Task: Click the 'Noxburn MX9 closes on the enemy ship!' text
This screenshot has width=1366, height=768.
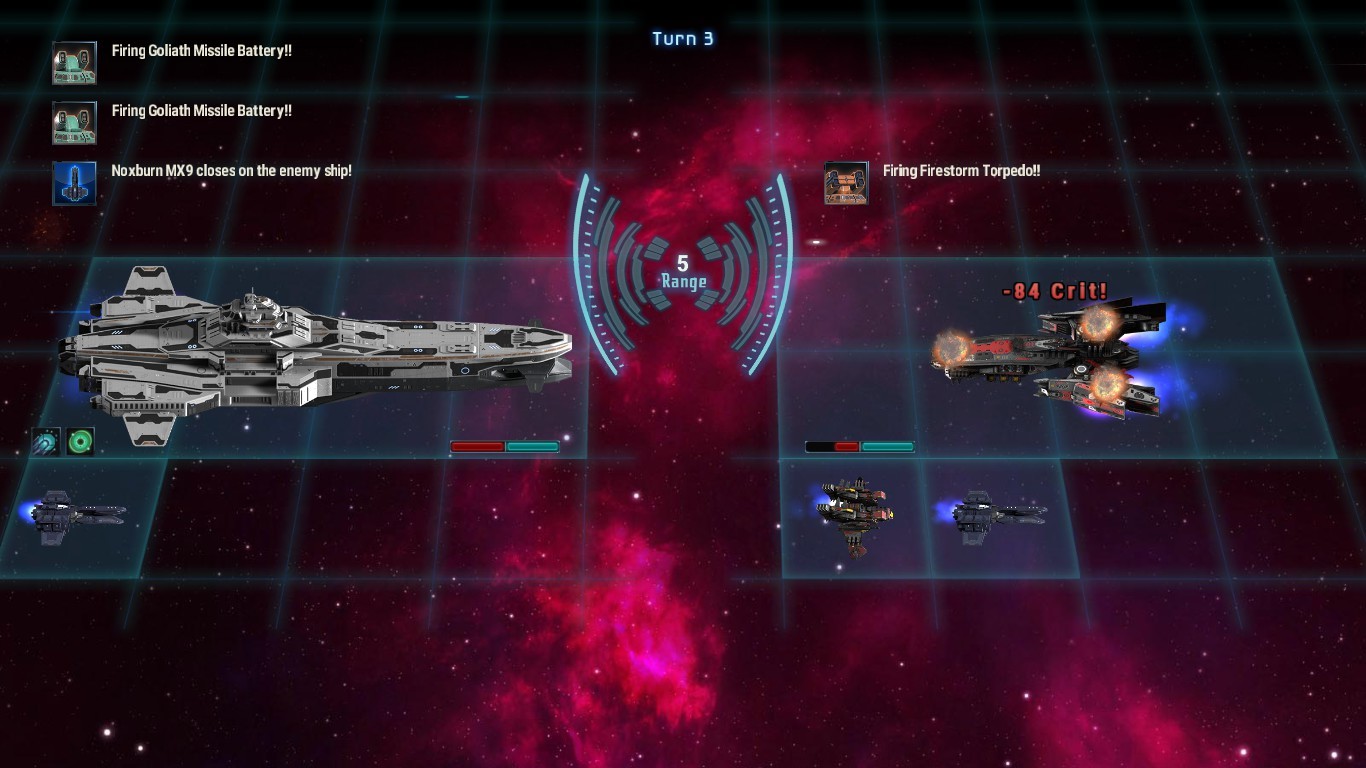Action: tap(233, 170)
